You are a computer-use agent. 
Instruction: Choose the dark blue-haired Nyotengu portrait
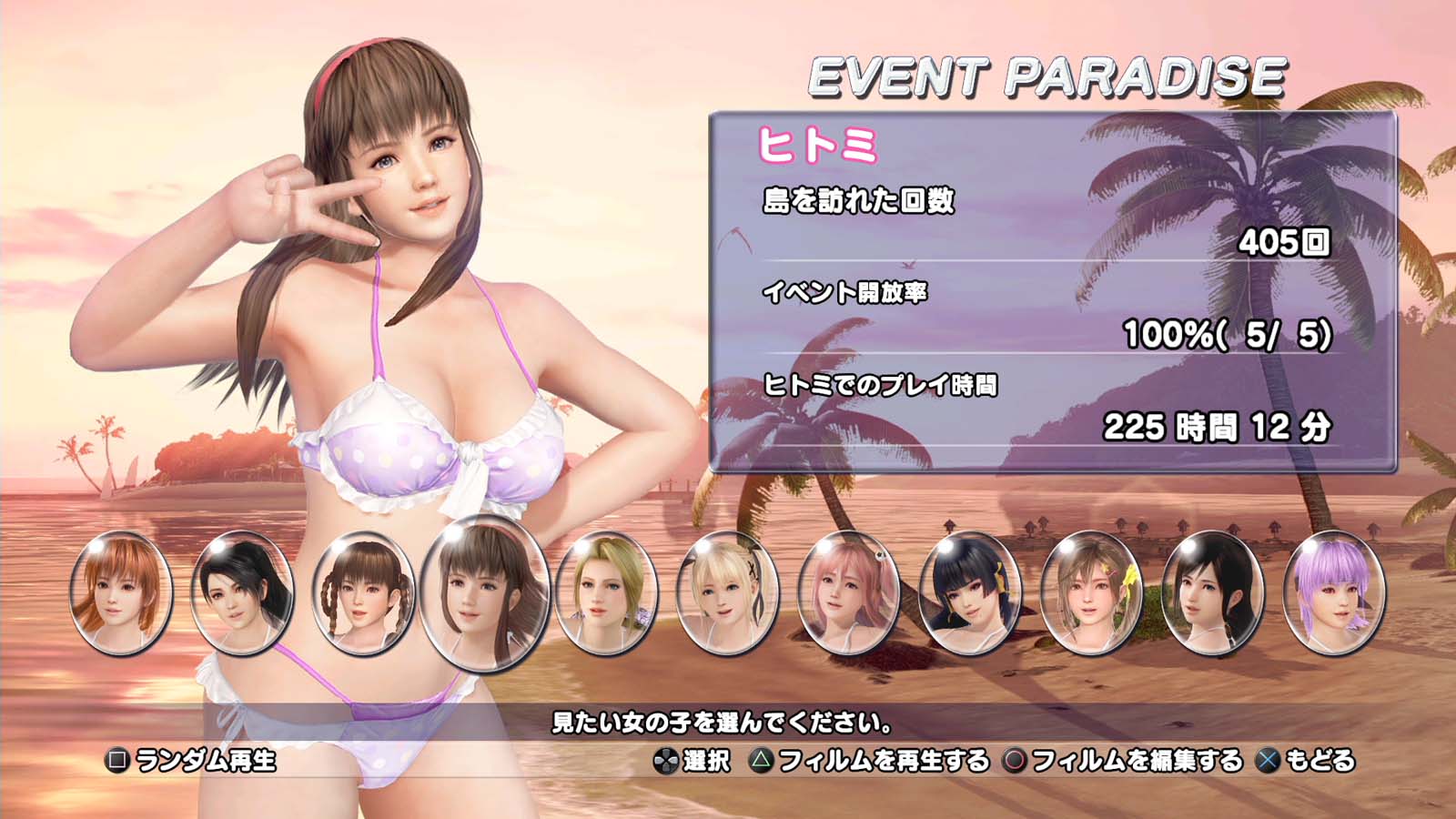tap(970, 592)
